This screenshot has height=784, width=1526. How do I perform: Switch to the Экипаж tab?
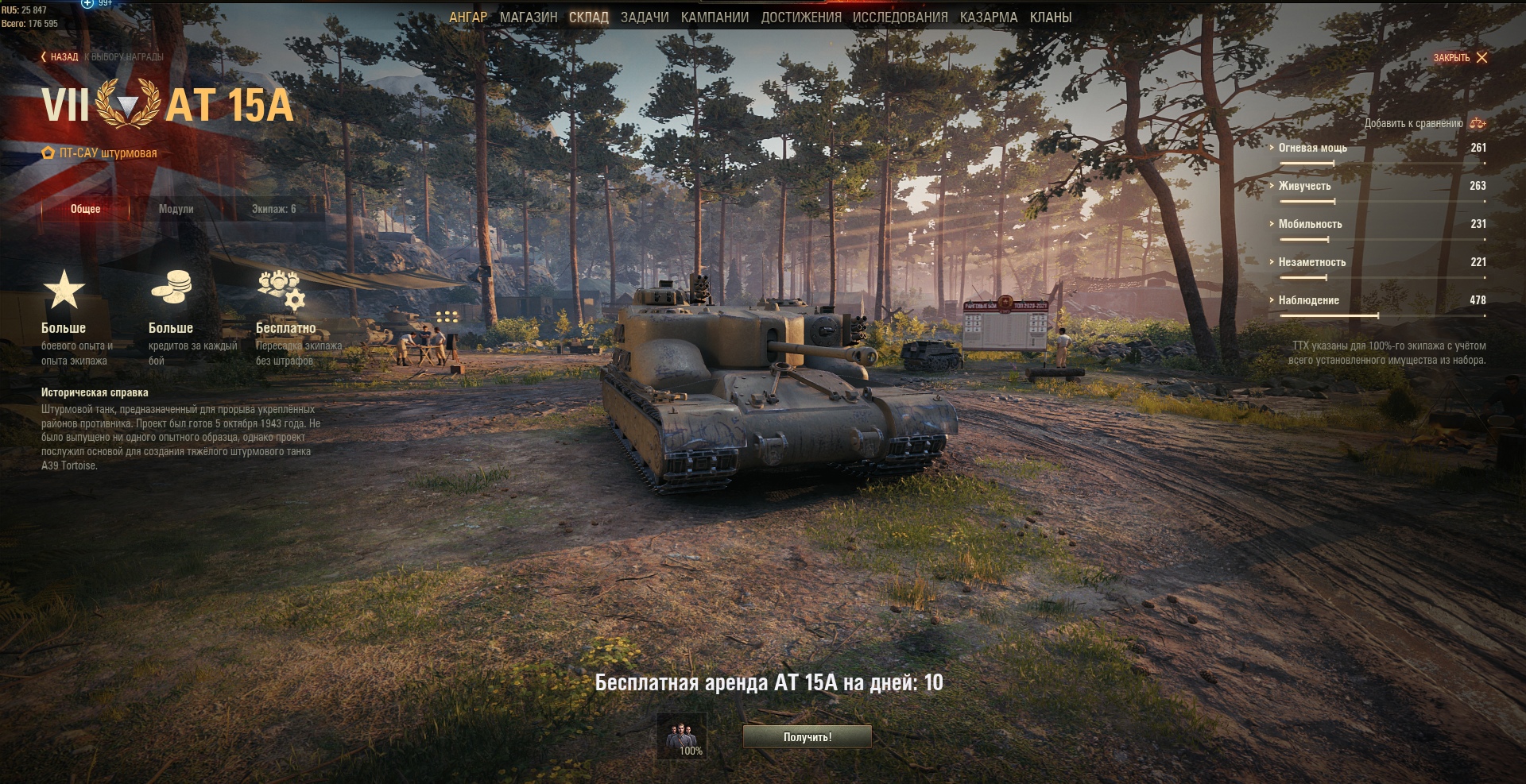coord(273,209)
